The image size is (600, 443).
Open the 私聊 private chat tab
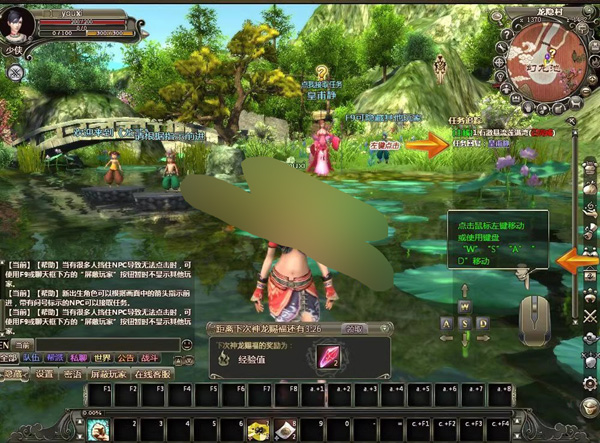(x=78, y=357)
